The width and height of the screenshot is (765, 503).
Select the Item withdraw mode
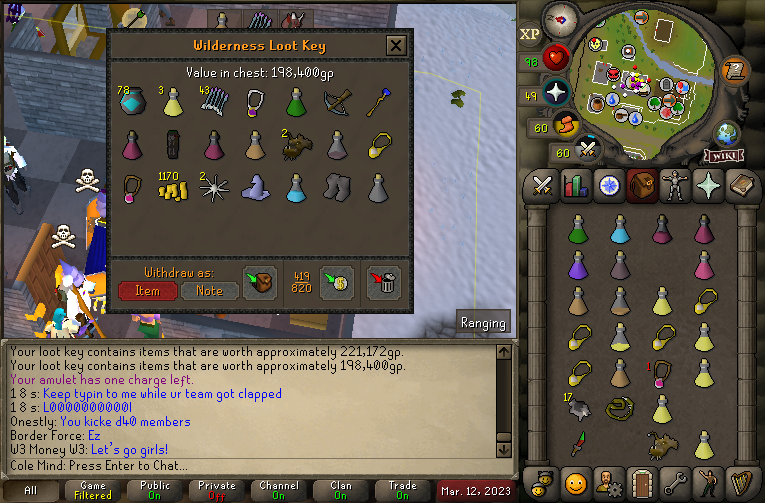pos(147,290)
